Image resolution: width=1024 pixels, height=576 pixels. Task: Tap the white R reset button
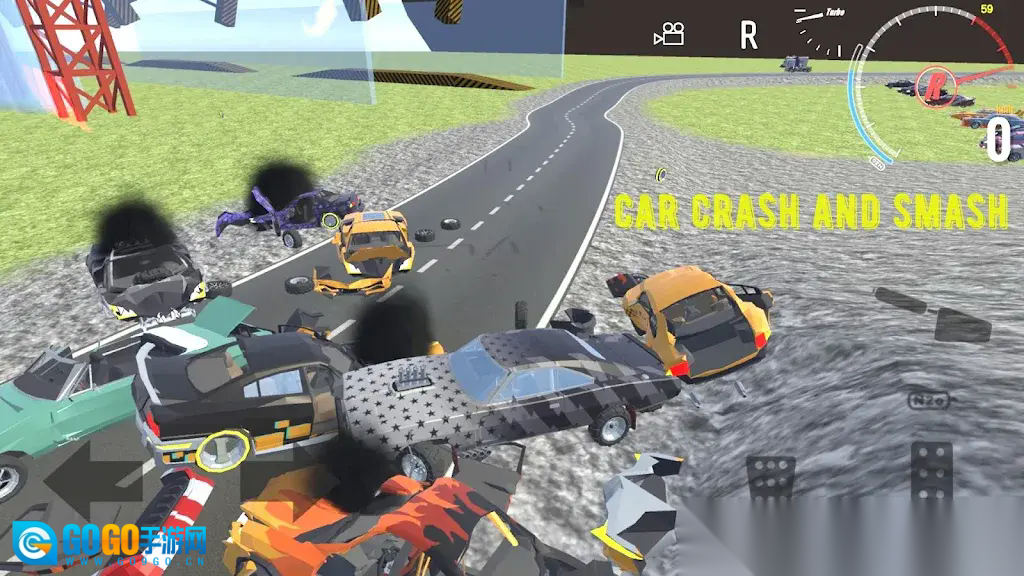pos(748,37)
